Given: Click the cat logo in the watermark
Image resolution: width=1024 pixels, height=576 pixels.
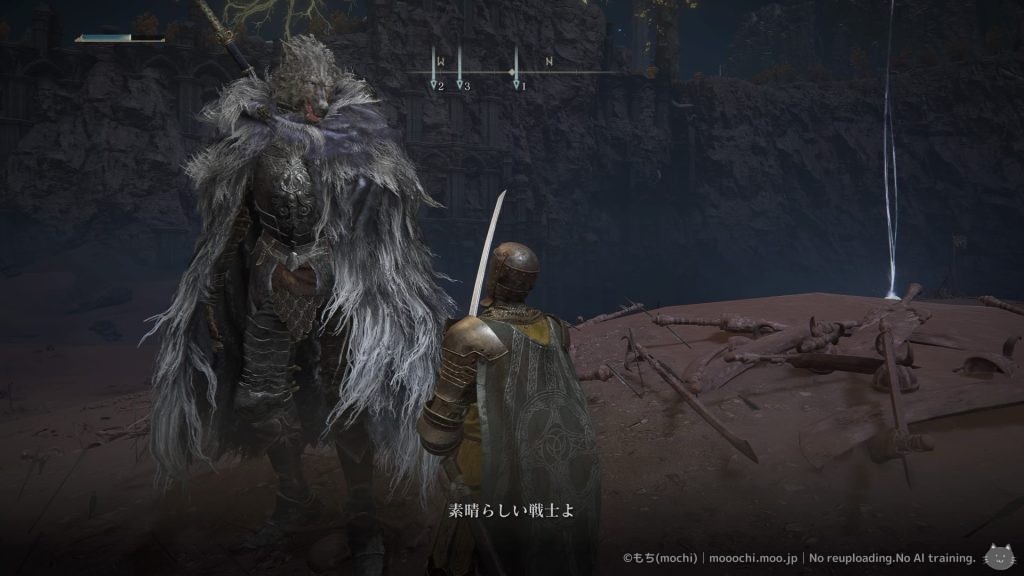Looking at the screenshot, I should [x=996, y=556].
